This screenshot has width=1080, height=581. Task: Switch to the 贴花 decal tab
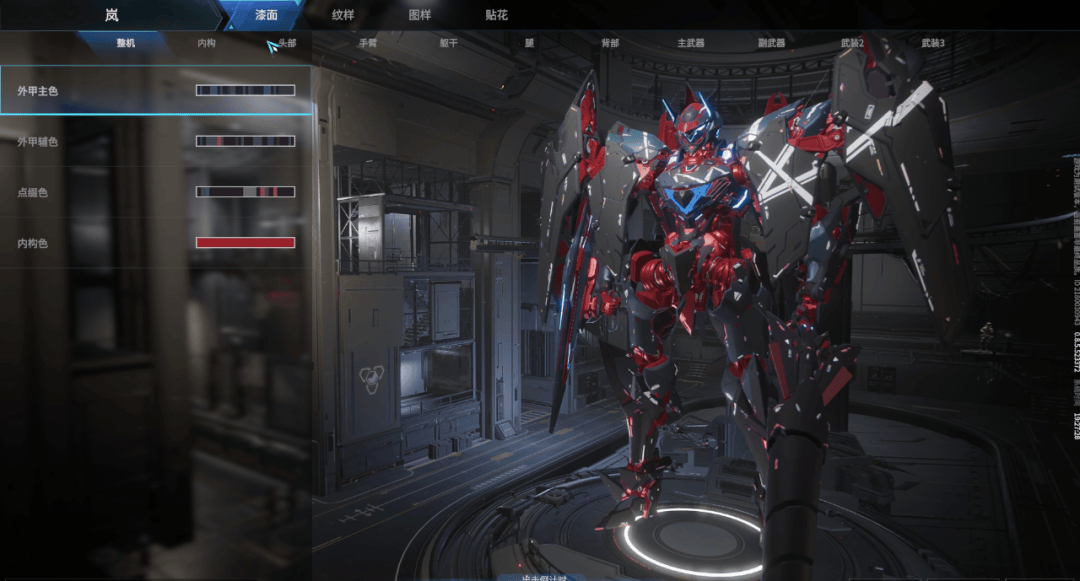pos(496,15)
